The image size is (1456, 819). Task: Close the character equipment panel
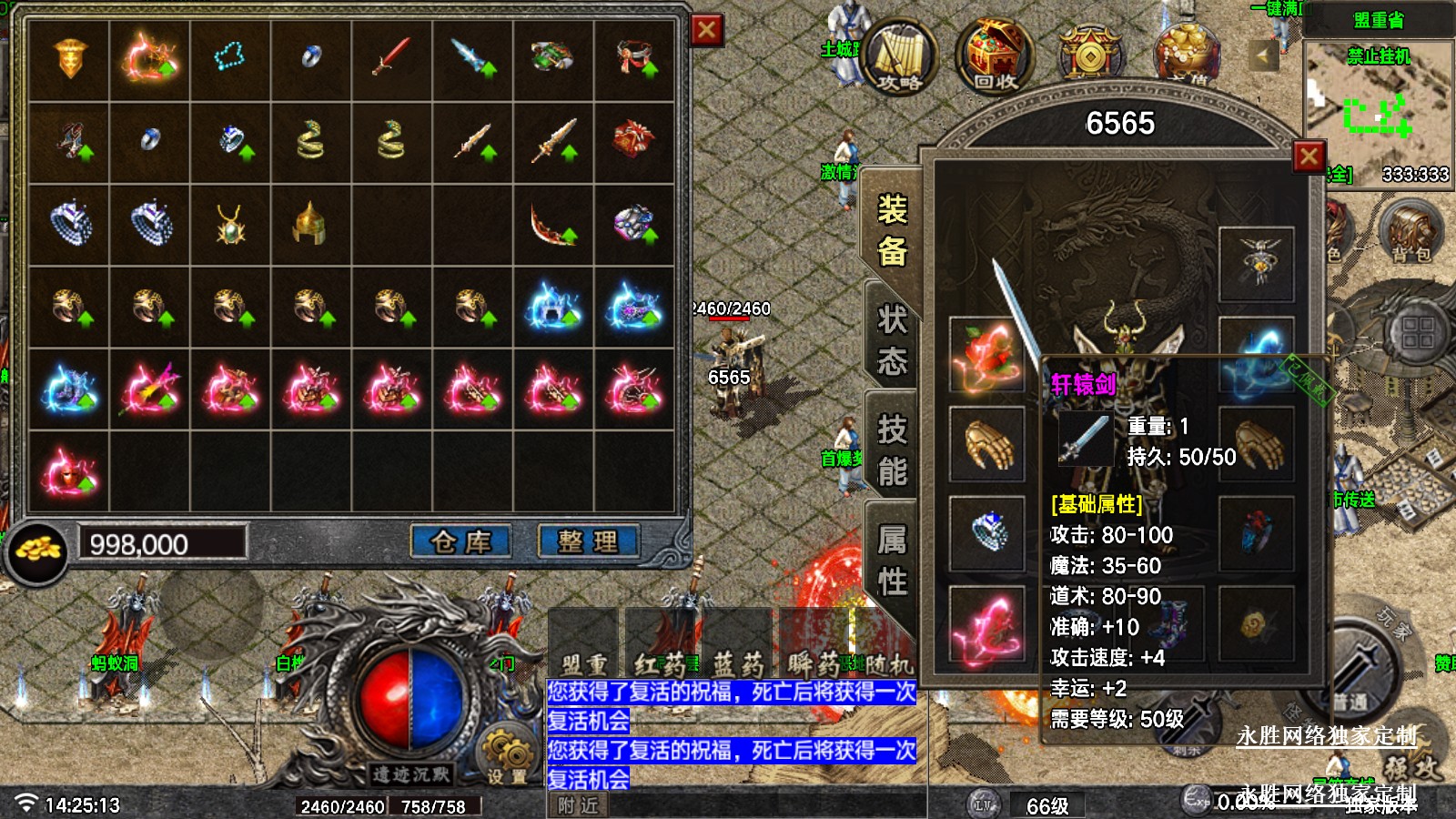point(1309,157)
